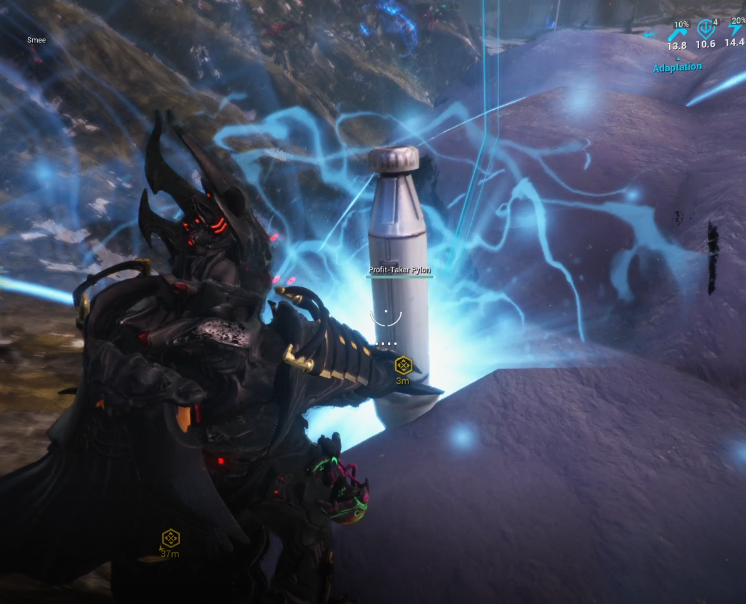Click the squad member name Smee
This screenshot has height=604, width=746.
point(37,40)
